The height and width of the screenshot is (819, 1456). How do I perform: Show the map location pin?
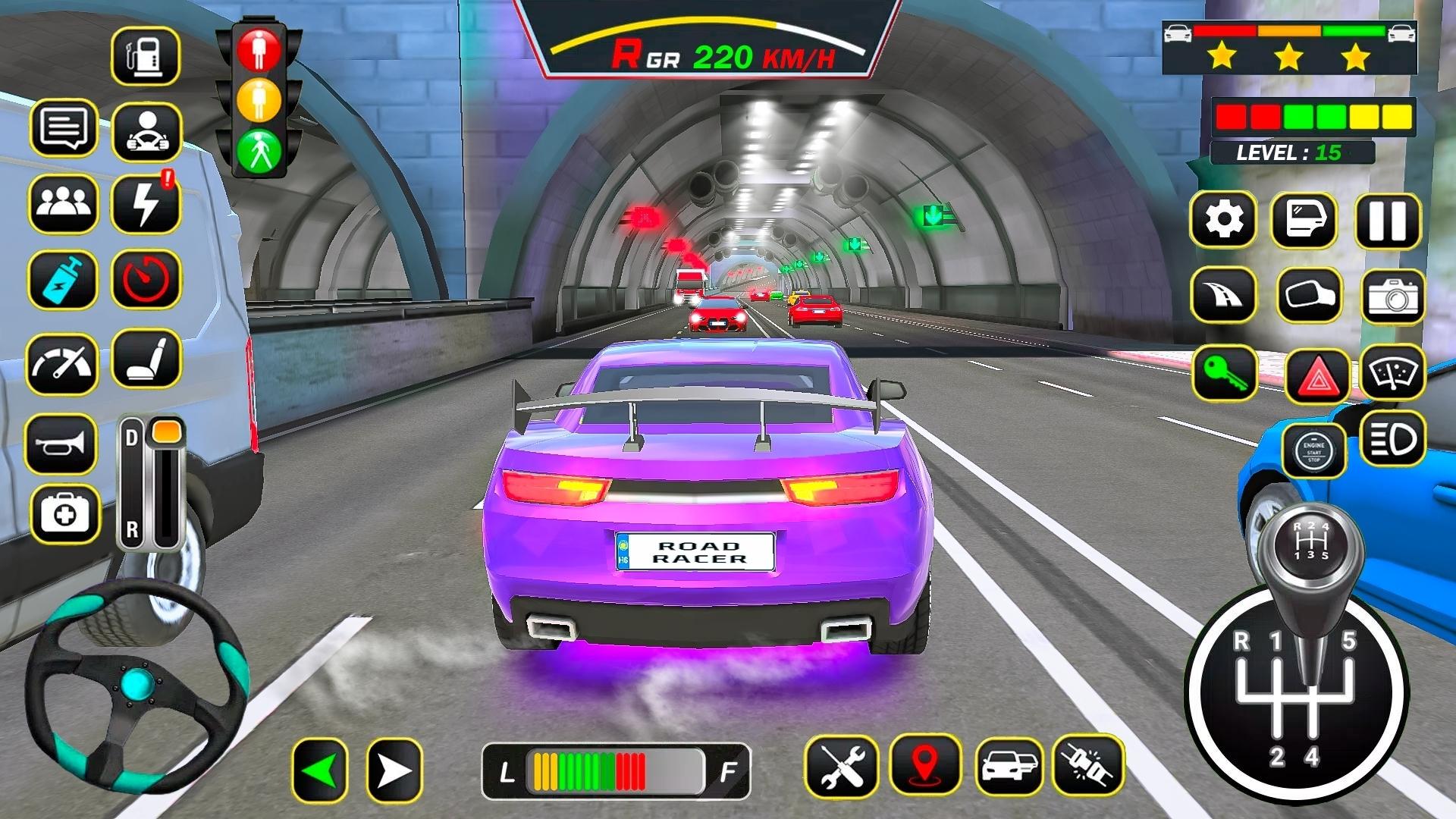pyautogui.click(x=925, y=767)
